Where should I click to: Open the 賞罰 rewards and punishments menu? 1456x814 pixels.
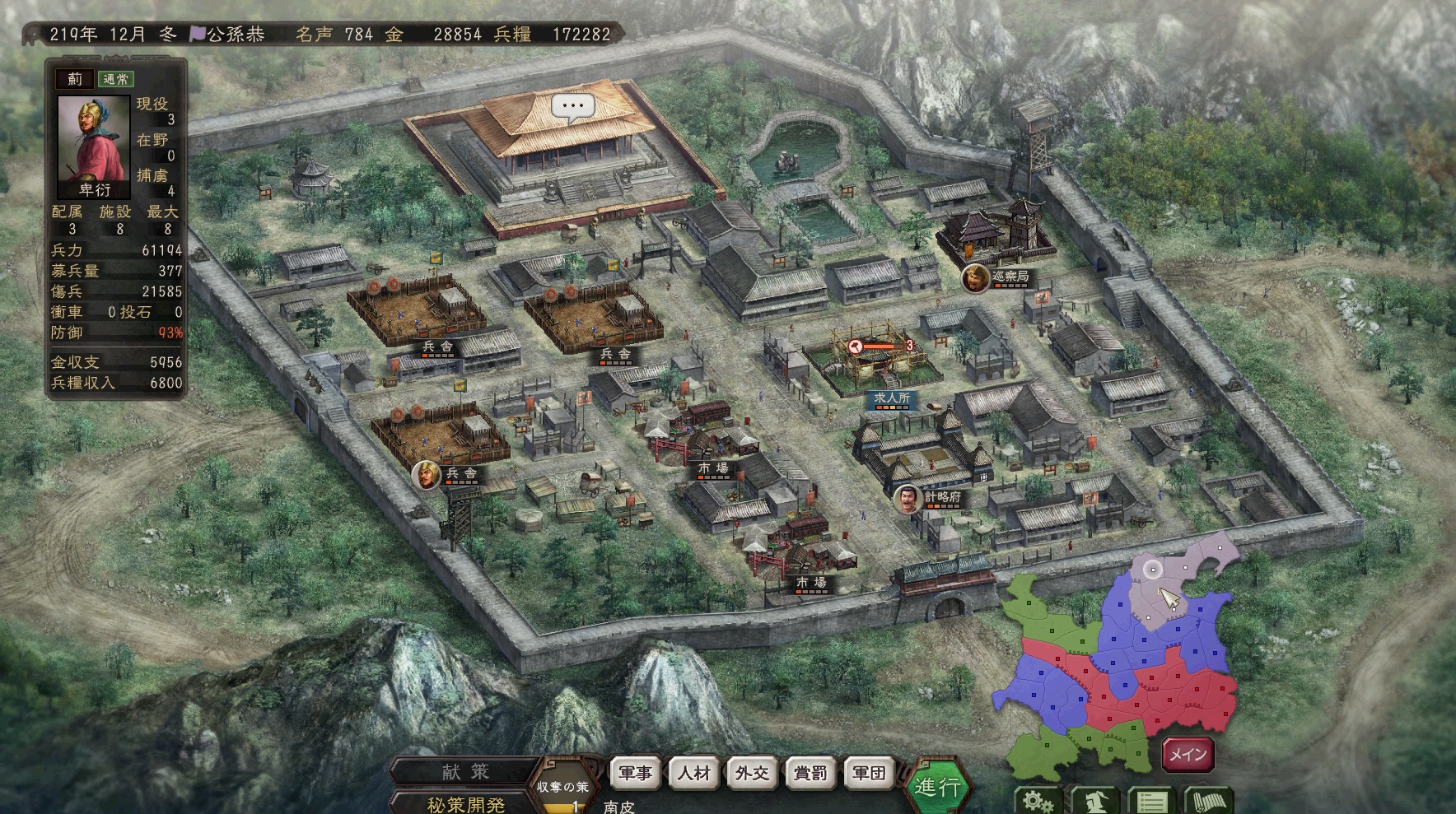[x=810, y=773]
